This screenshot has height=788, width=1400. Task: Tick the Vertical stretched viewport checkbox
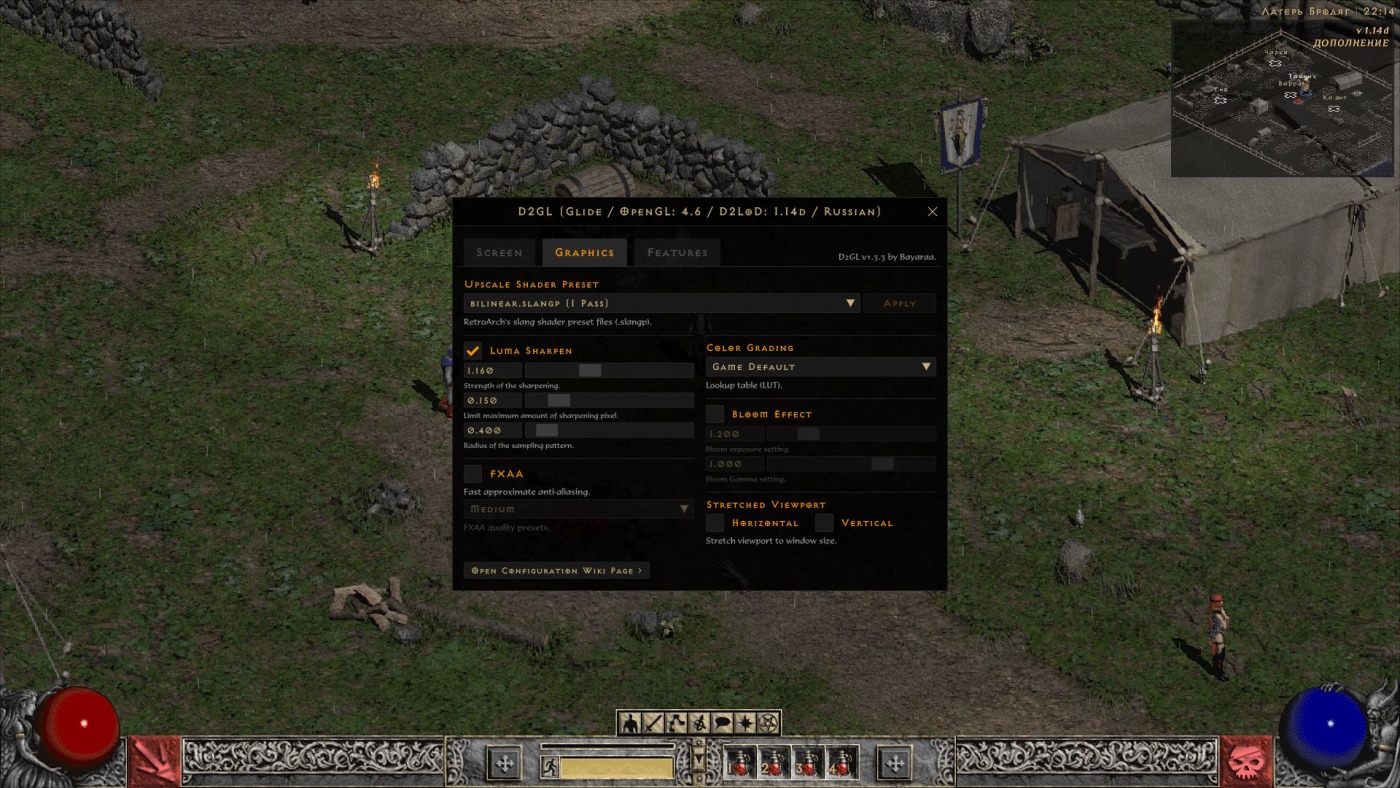(824, 523)
